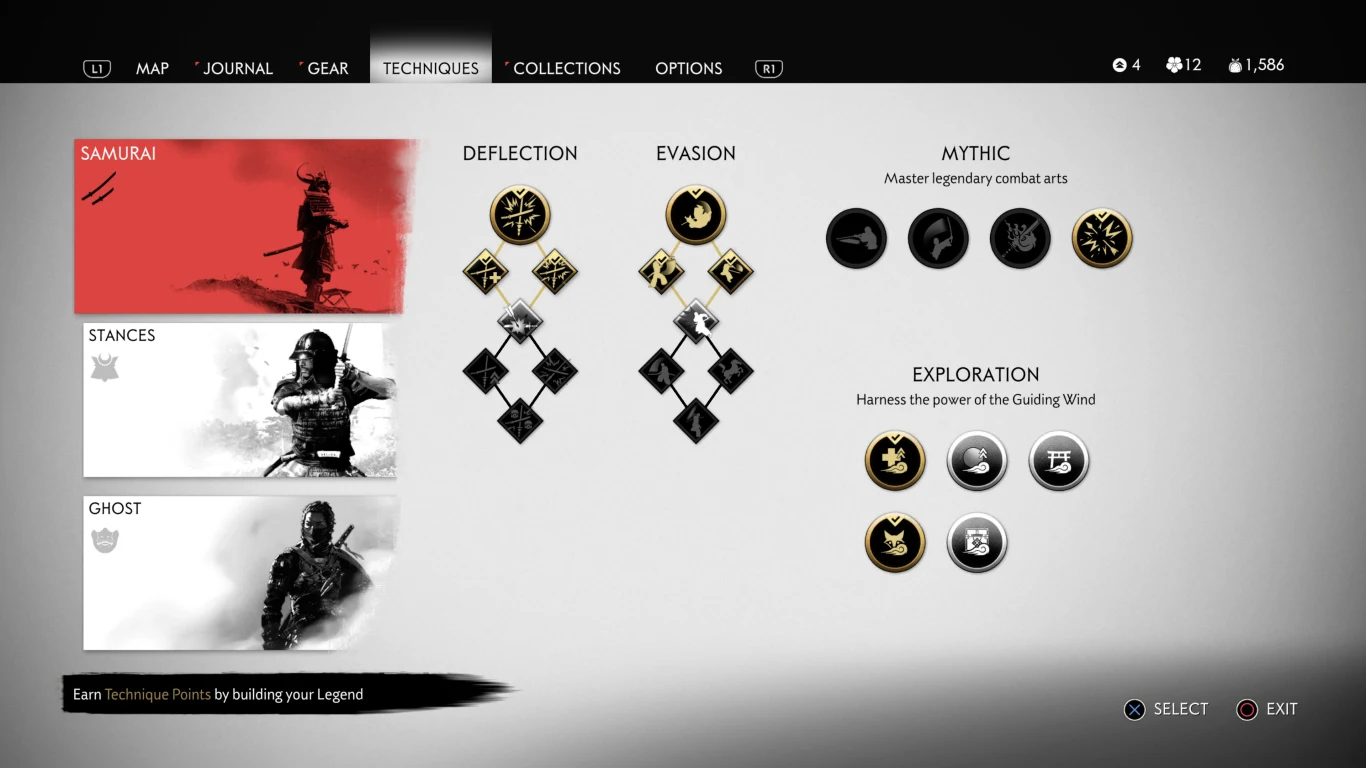1366x768 pixels.
Task: Select the topmost Deflection tree technique
Action: click(520, 213)
